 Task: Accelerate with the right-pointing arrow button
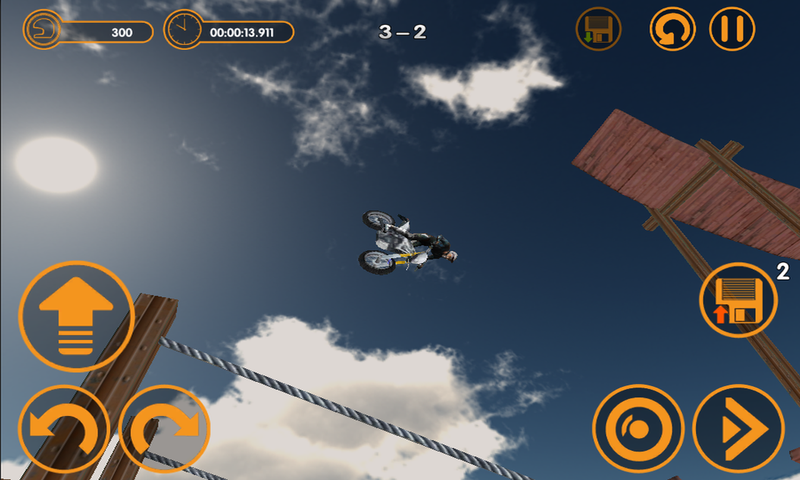coord(738,430)
